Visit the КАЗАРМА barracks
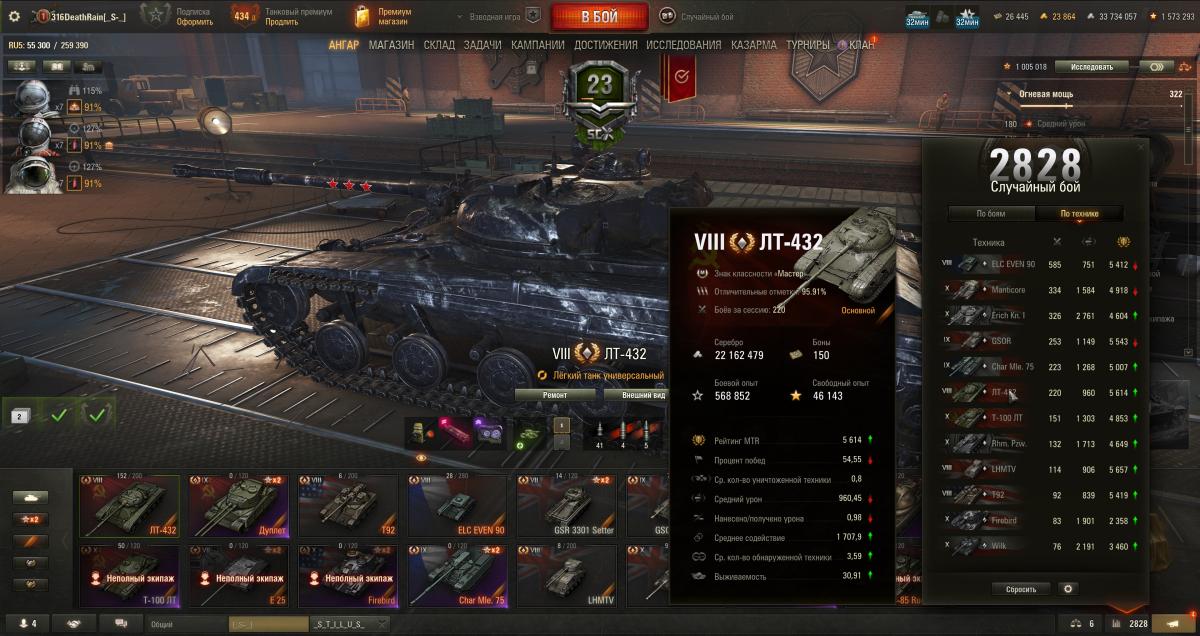Viewport: 1200px width, 636px height. 753,45
